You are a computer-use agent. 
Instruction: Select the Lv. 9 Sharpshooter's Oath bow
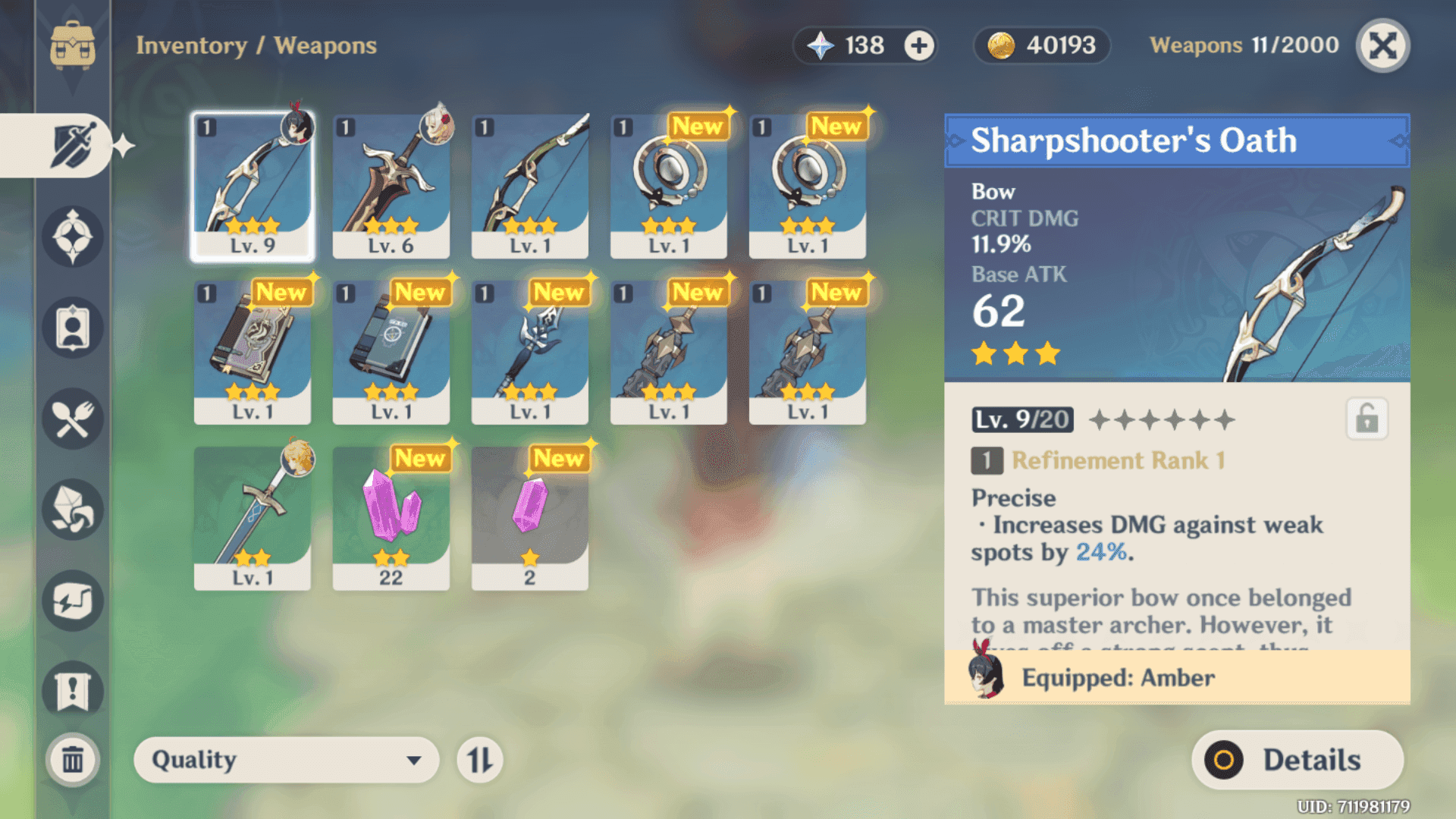click(253, 186)
